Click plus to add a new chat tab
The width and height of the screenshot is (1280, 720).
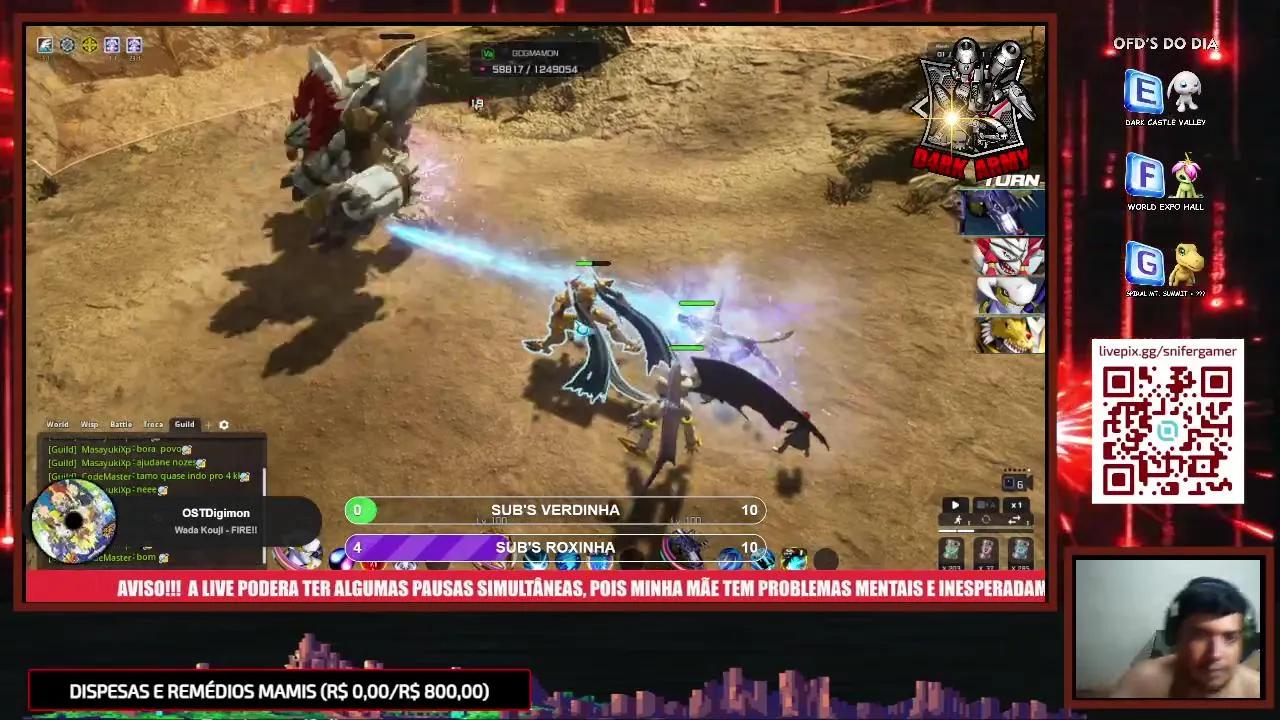pyautogui.click(x=208, y=424)
